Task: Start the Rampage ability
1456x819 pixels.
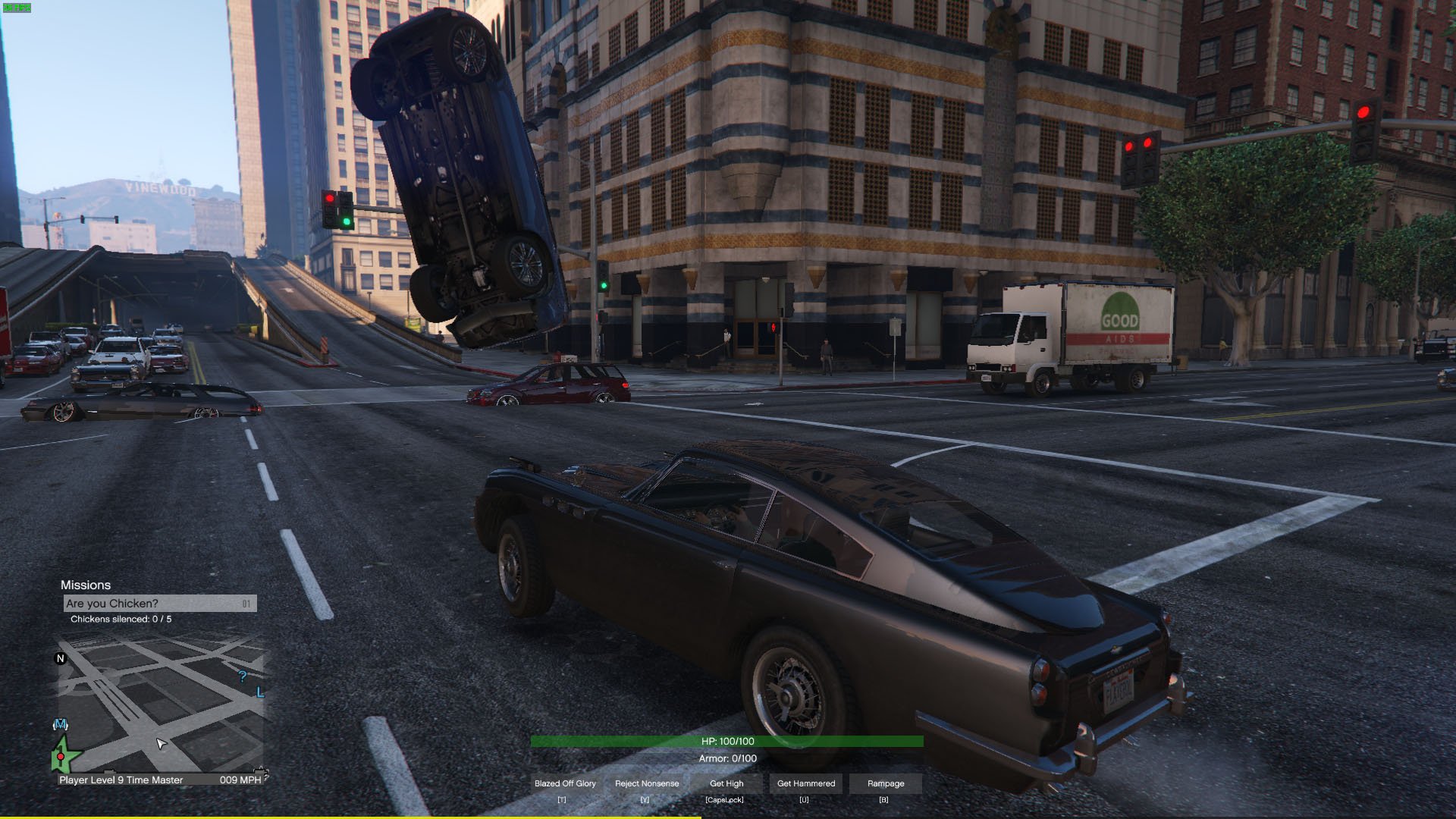Action: [886, 783]
